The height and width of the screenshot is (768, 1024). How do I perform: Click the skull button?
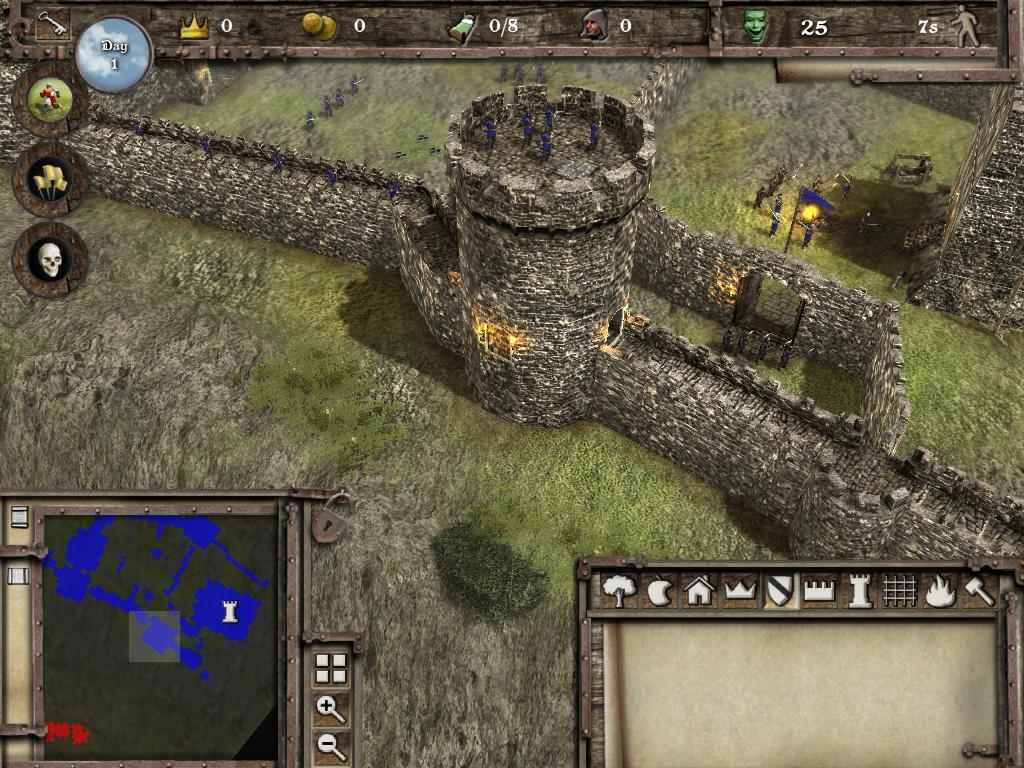pos(49,259)
